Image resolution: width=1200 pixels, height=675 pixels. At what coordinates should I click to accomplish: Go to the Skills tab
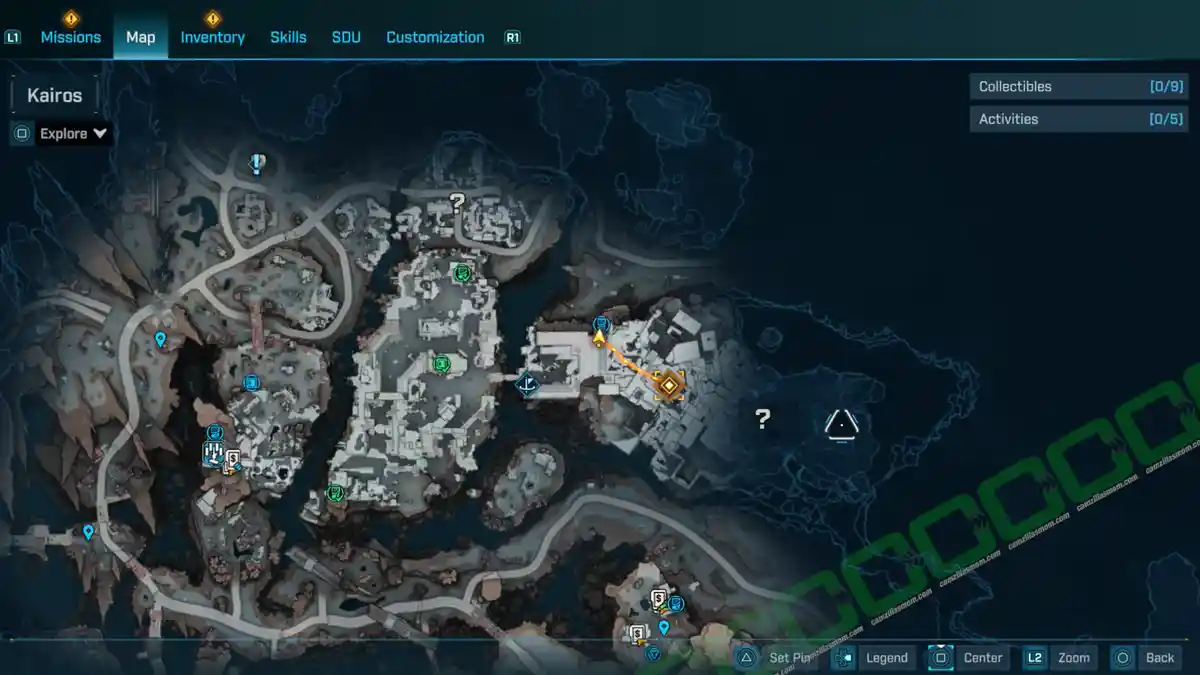pos(288,37)
